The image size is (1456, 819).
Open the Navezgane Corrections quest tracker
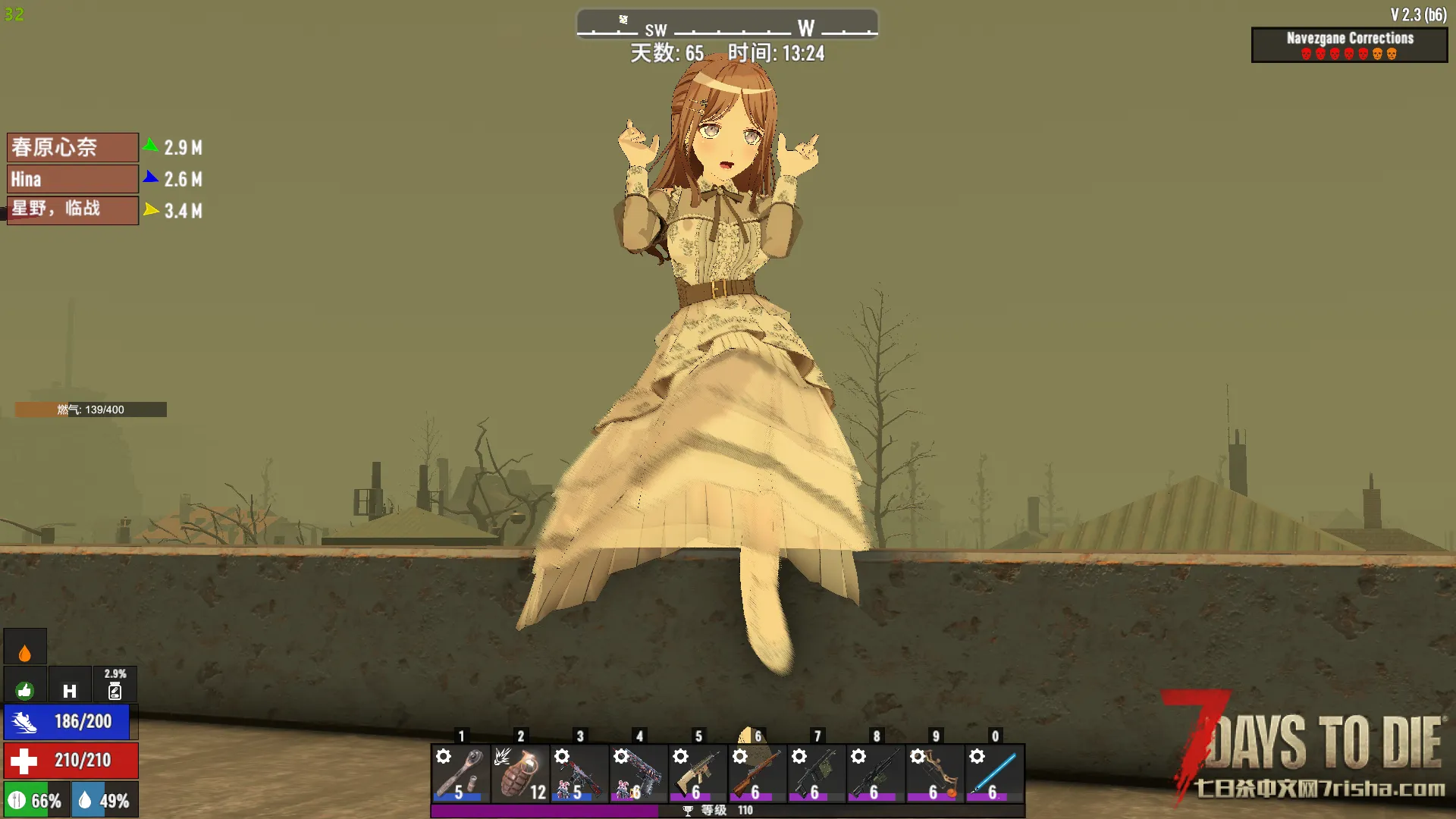1349,45
